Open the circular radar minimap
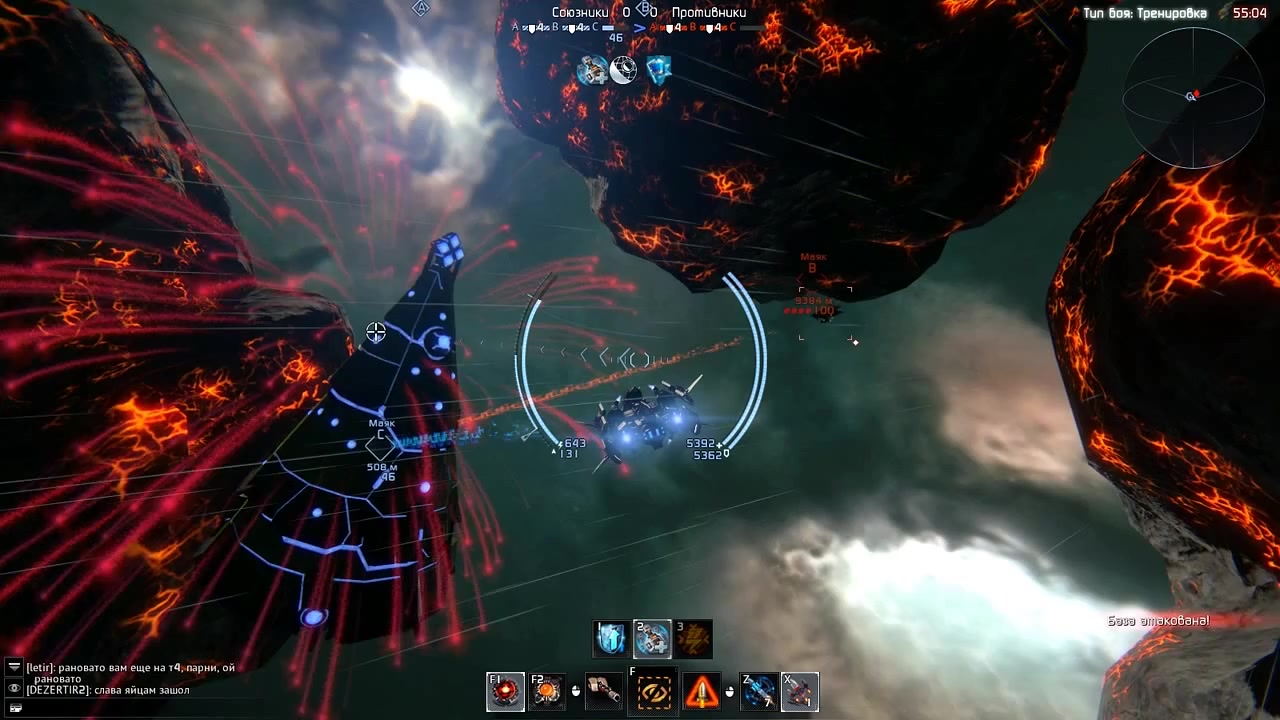The height and width of the screenshot is (720, 1280). [1192, 97]
